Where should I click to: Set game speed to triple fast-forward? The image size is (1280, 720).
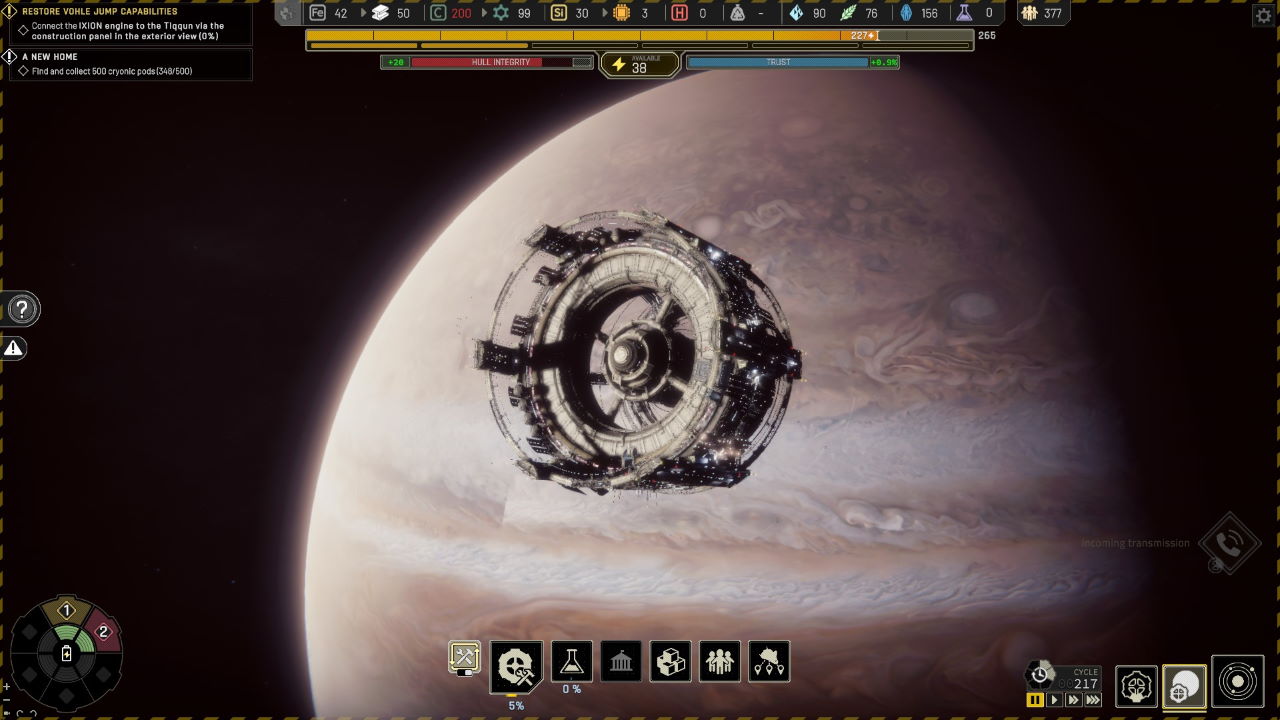[x=1093, y=700]
